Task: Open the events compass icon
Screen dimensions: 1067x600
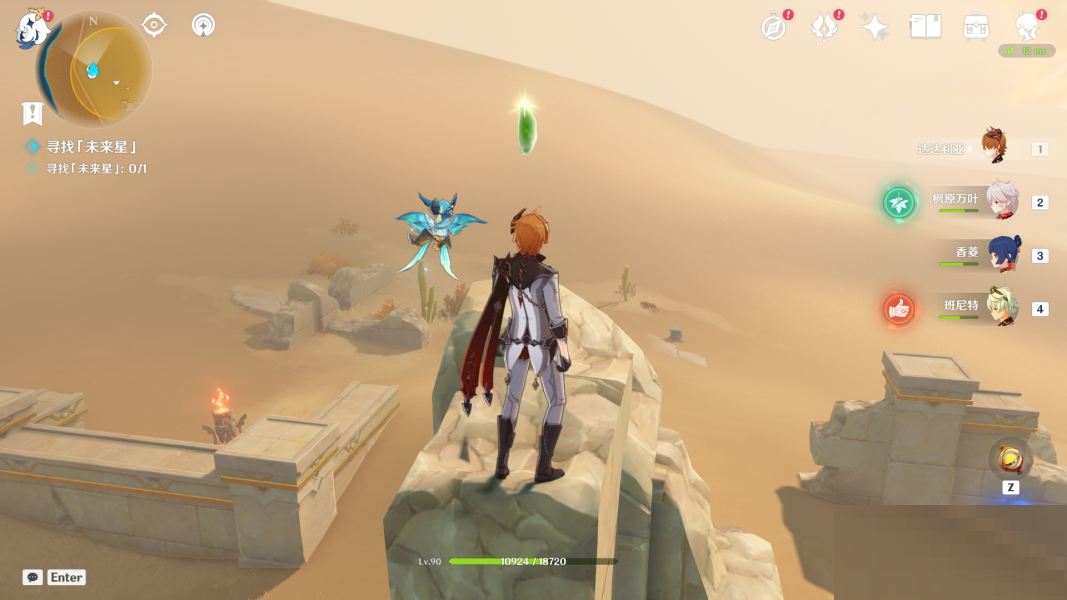Action: [774, 27]
